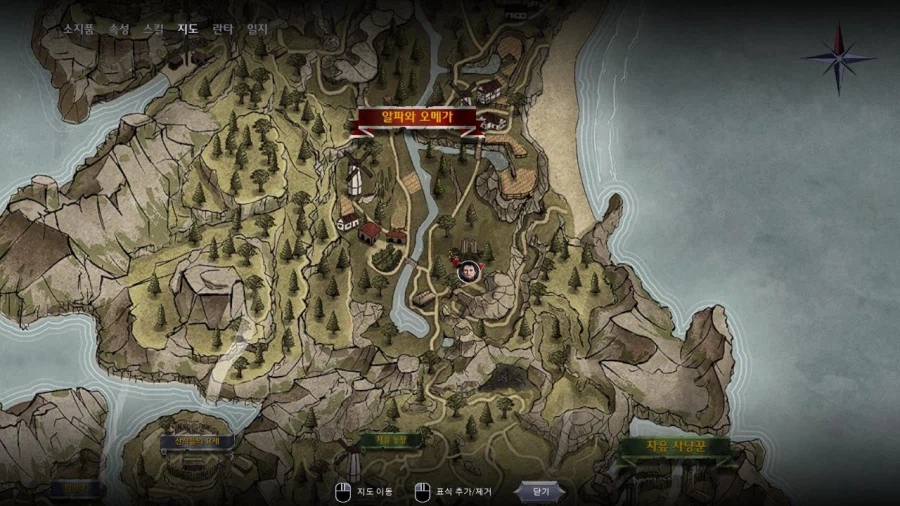Select the red 알파와 오메가 quest banner

click(x=417, y=119)
